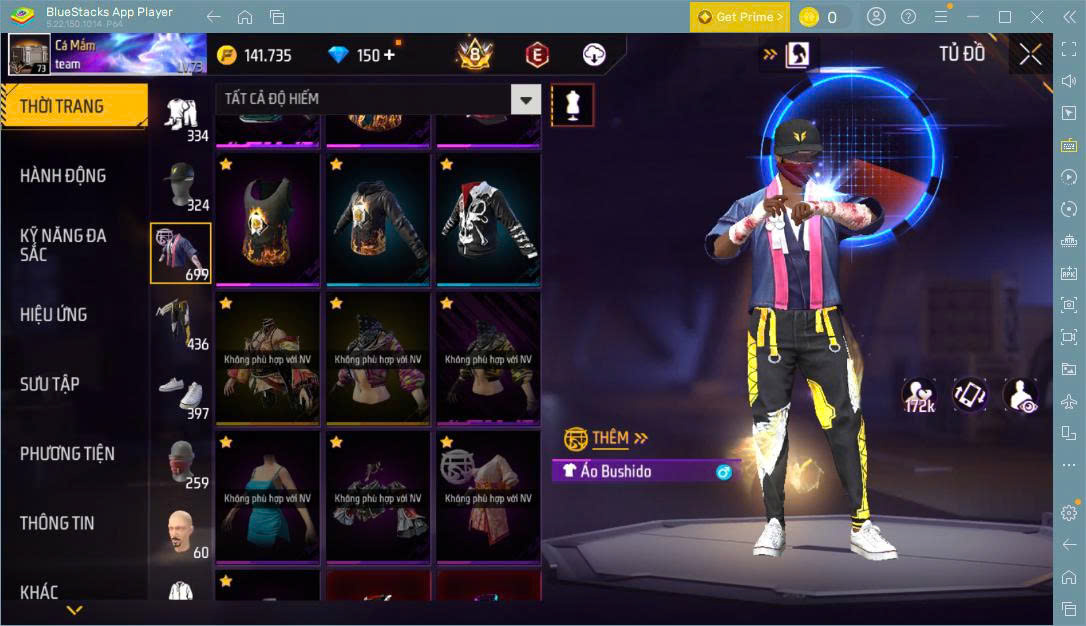
Task: Select the KỸ NĂNG ĐA SẮC tab
Action: (x=63, y=245)
